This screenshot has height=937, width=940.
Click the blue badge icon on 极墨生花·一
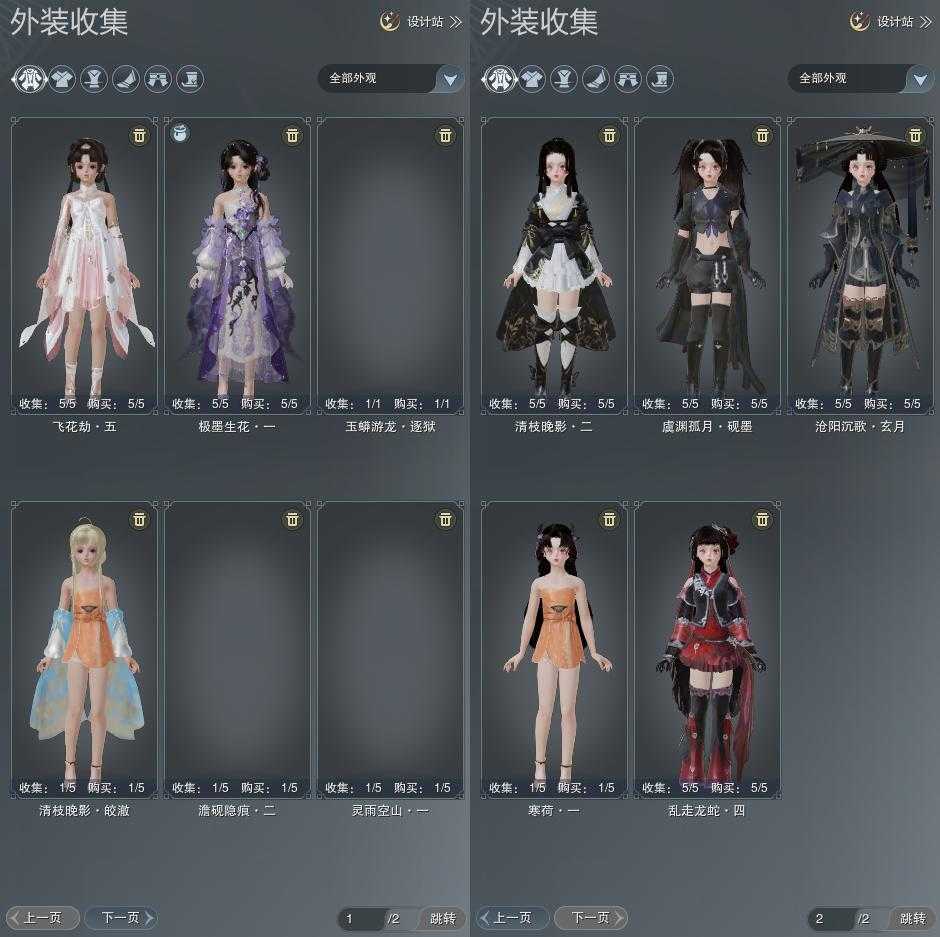click(181, 134)
